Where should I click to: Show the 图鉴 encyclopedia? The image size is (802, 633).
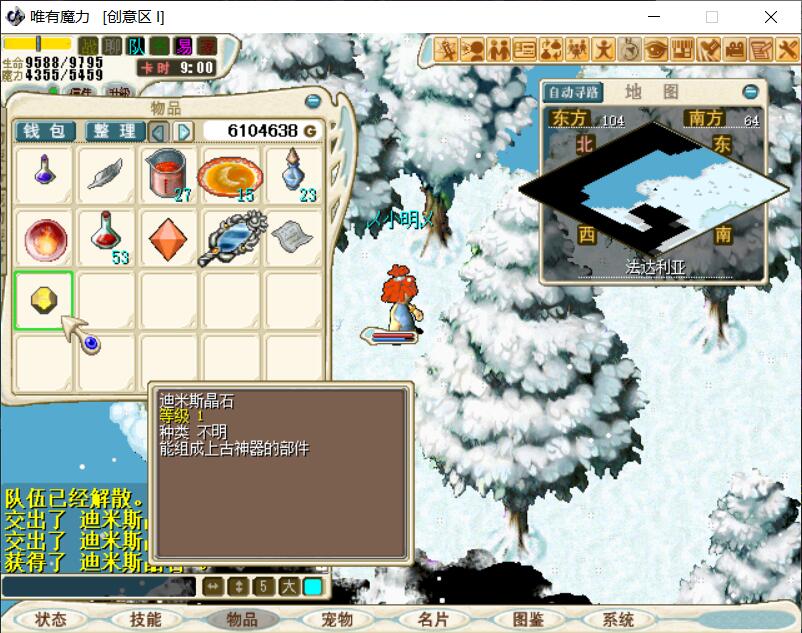tap(527, 619)
